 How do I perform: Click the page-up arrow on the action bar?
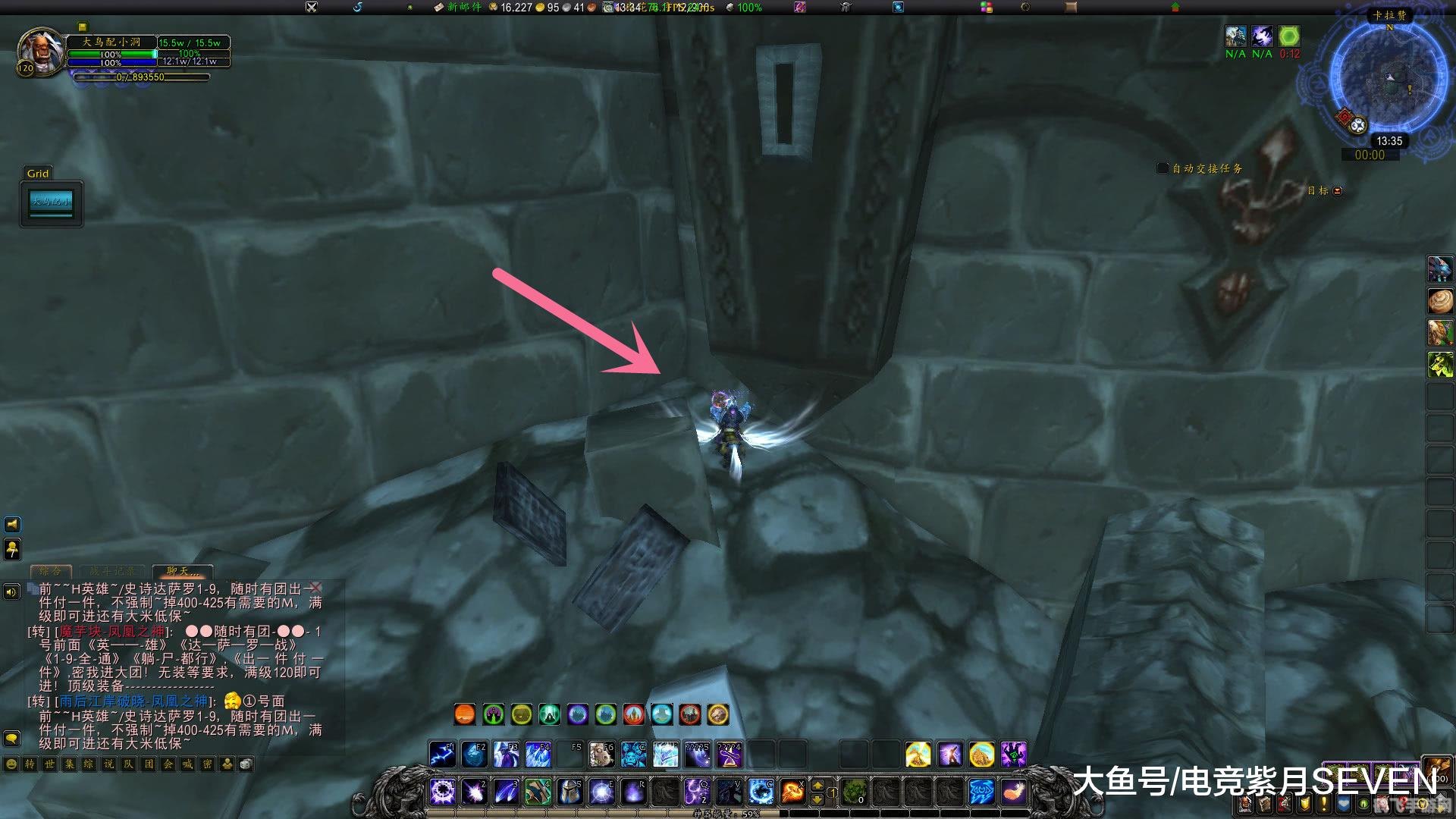(x=817, y=786)
